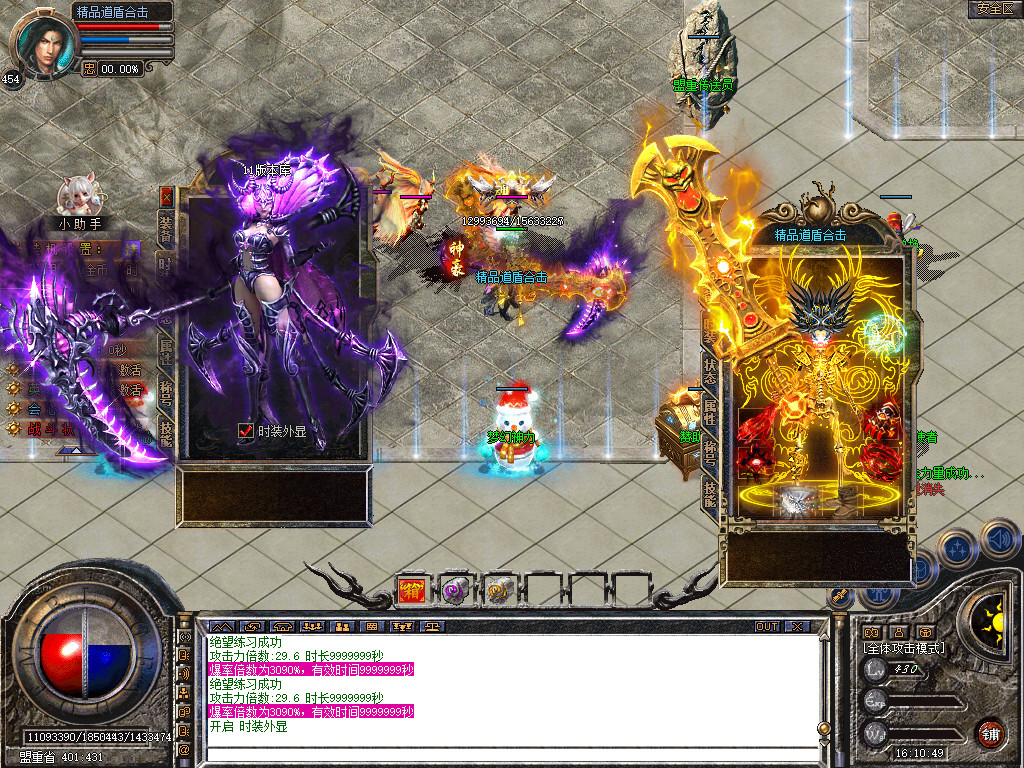
Task: Click the 全体攻击模式 attack mode label
Action: click(x=904, y=648)
